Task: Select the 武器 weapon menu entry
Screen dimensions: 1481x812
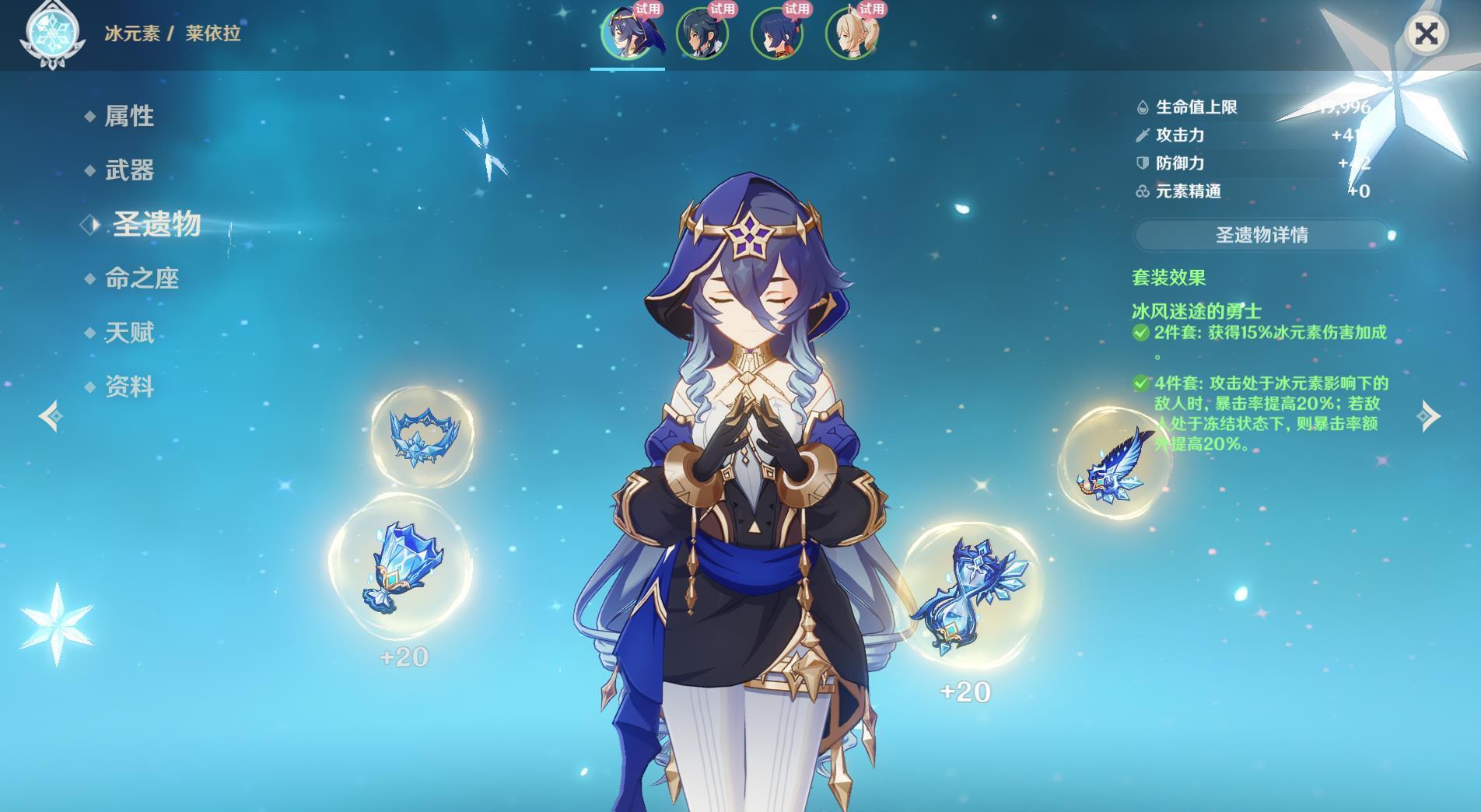Action: coord(129,170)
